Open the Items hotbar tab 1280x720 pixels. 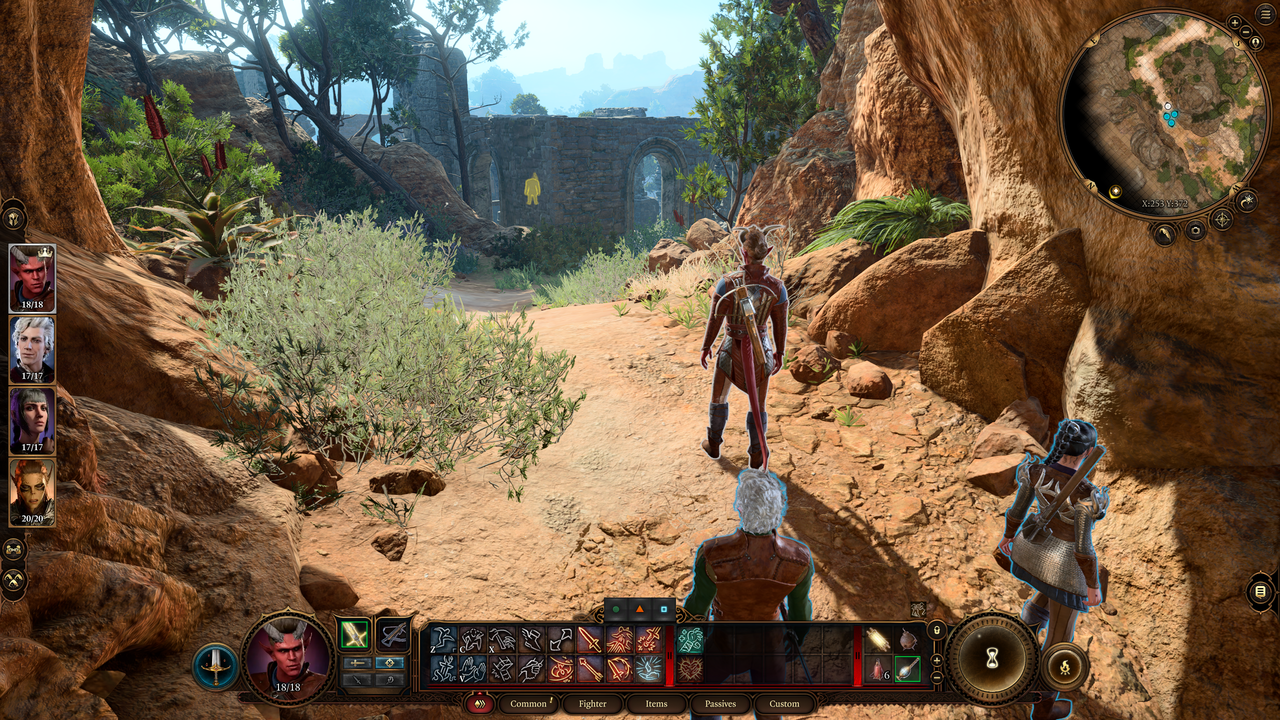click(x=656, y=704)
